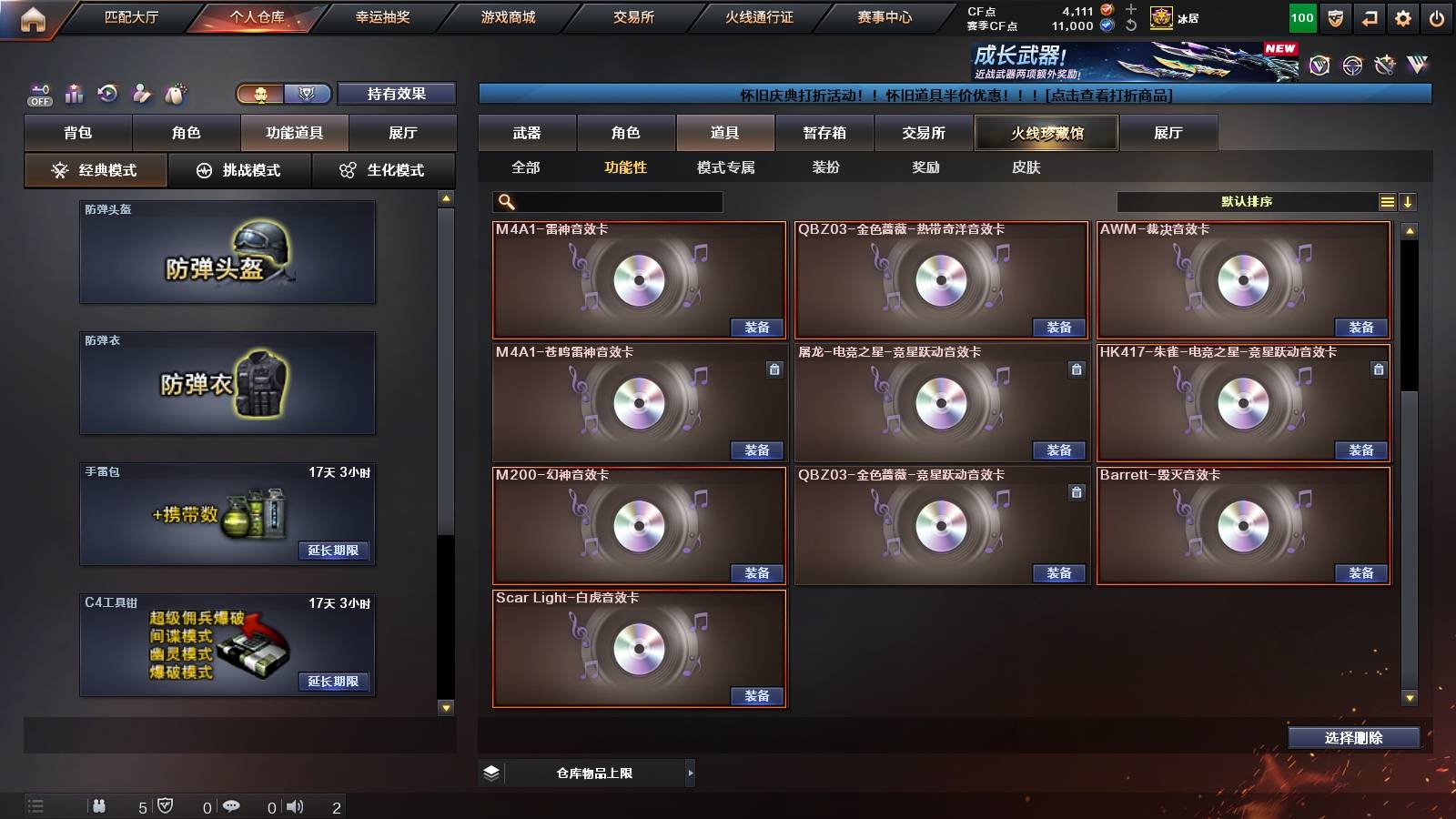
Task: Click 延长期限 on the C4工具钳 item
Action: (334, 680)
